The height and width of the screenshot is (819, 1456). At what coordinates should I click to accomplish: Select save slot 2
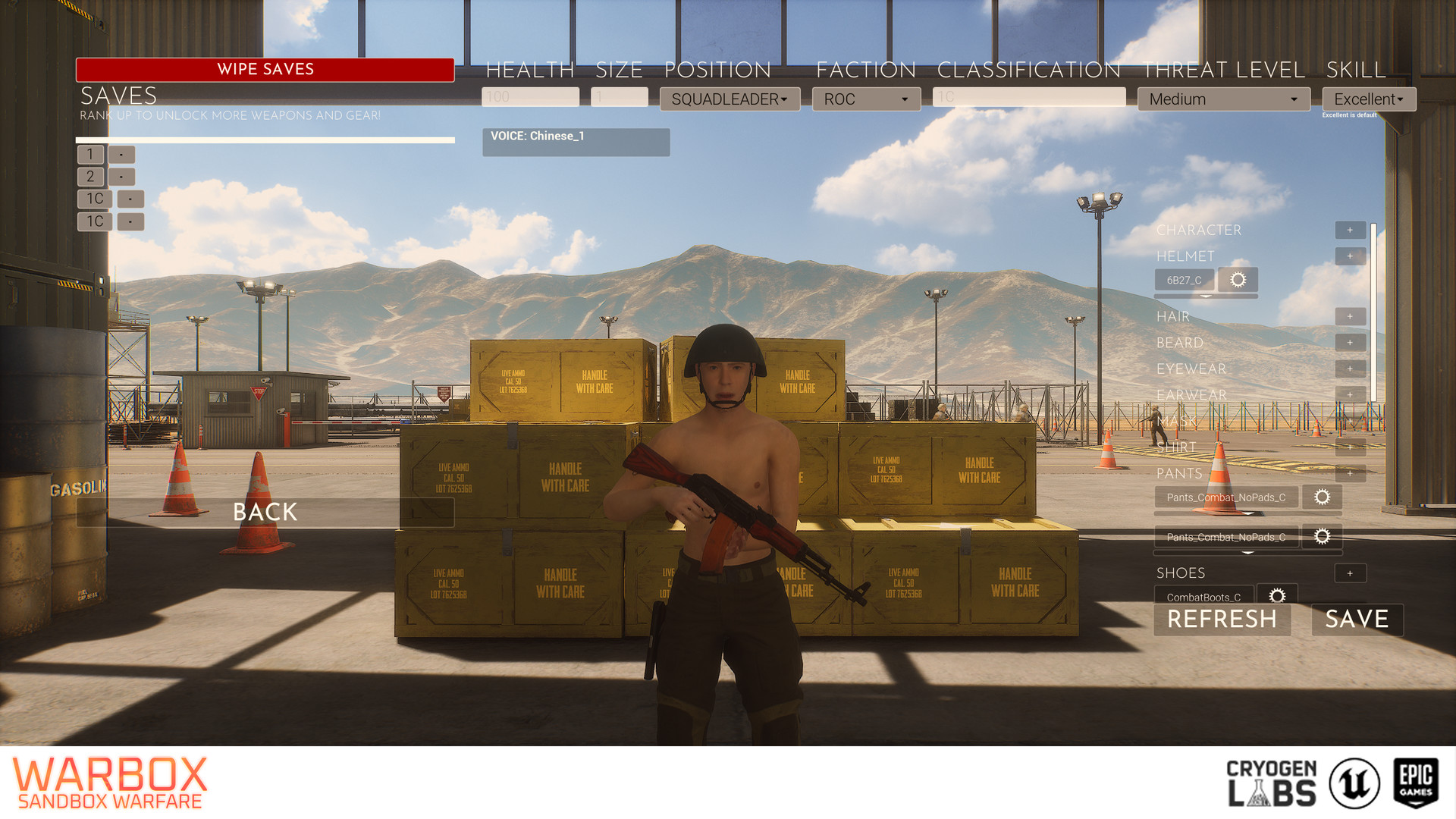(x=89, y=177)
